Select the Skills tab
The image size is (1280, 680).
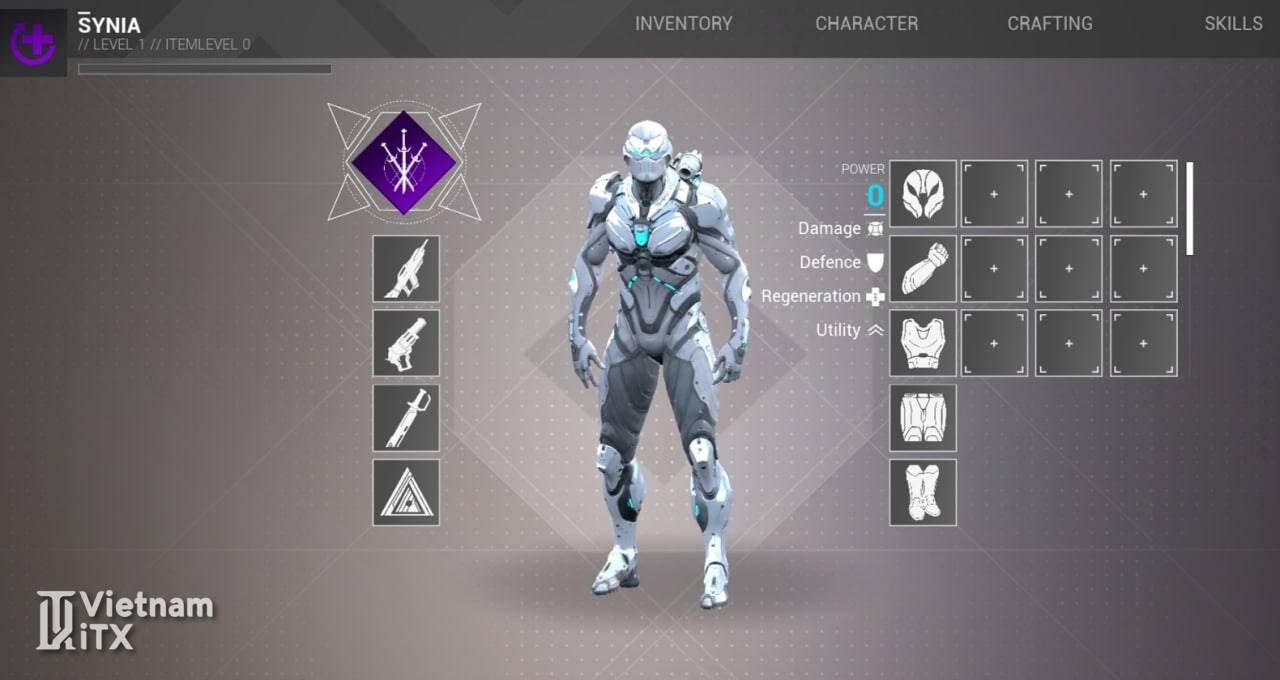(x=1233, y=23)
